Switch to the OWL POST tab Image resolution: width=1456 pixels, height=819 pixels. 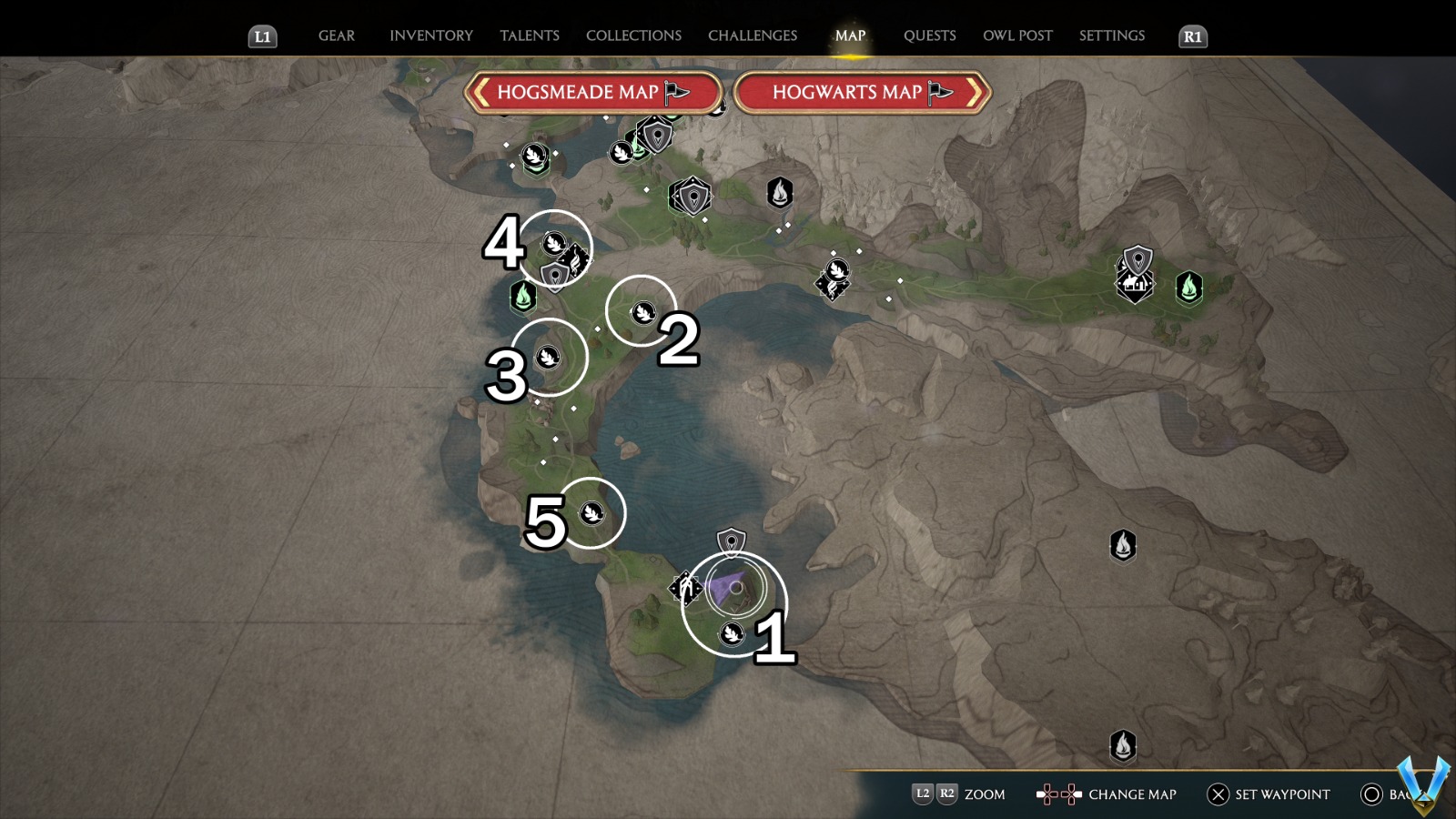point(1018,35)
